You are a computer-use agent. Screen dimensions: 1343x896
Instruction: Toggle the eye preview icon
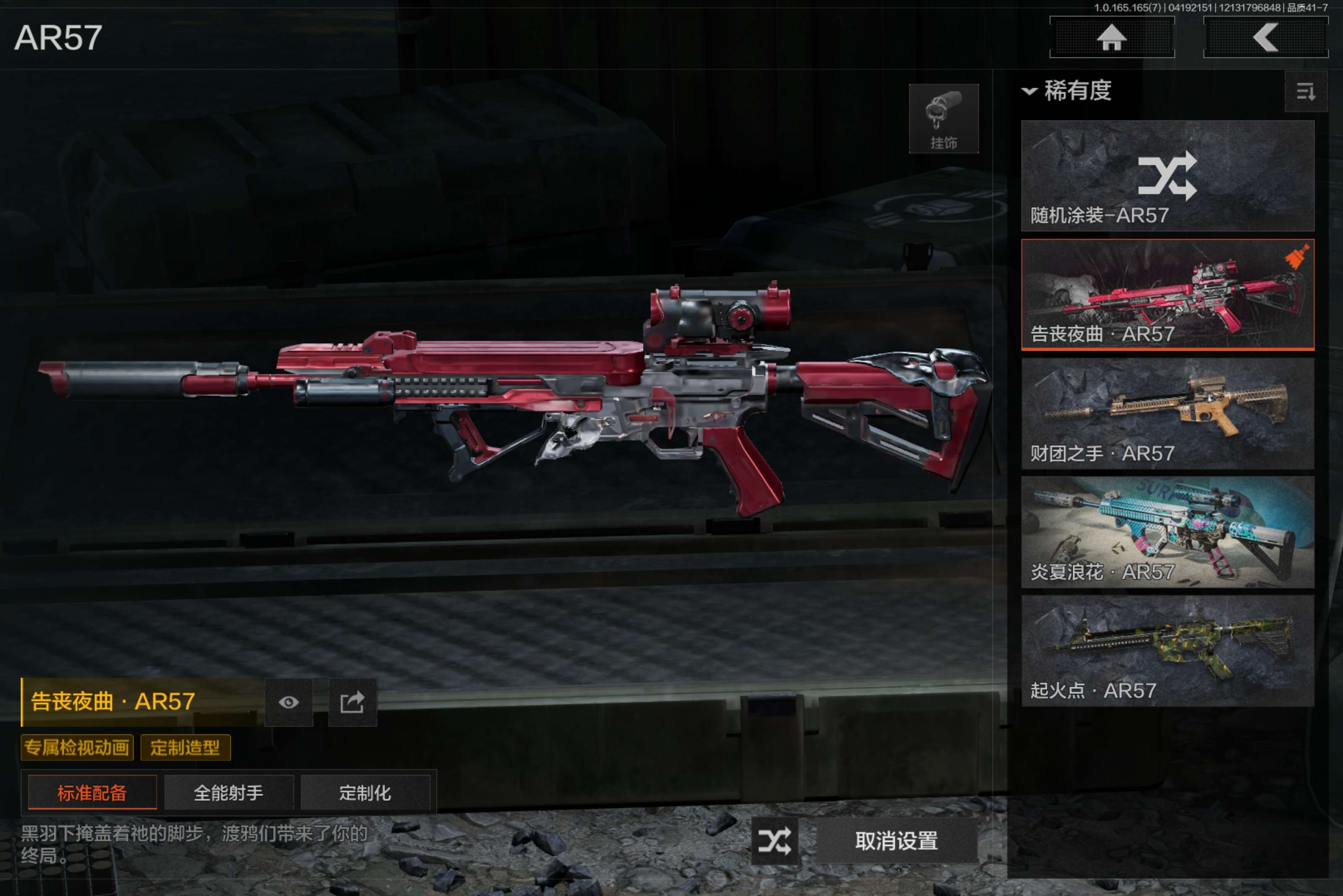(x=288, y=702)
